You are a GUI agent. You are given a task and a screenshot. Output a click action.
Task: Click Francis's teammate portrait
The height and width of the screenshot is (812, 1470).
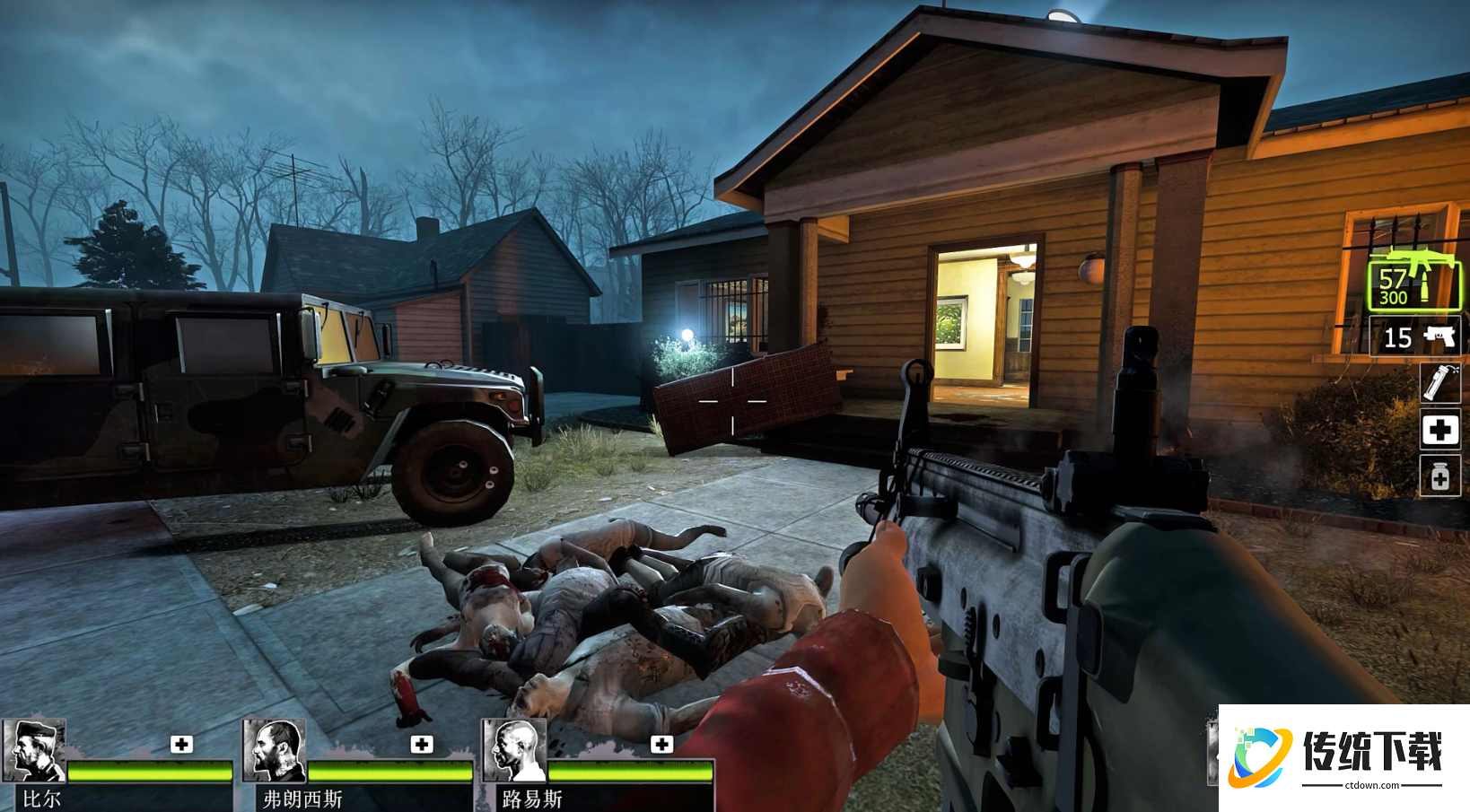point(275,751)
